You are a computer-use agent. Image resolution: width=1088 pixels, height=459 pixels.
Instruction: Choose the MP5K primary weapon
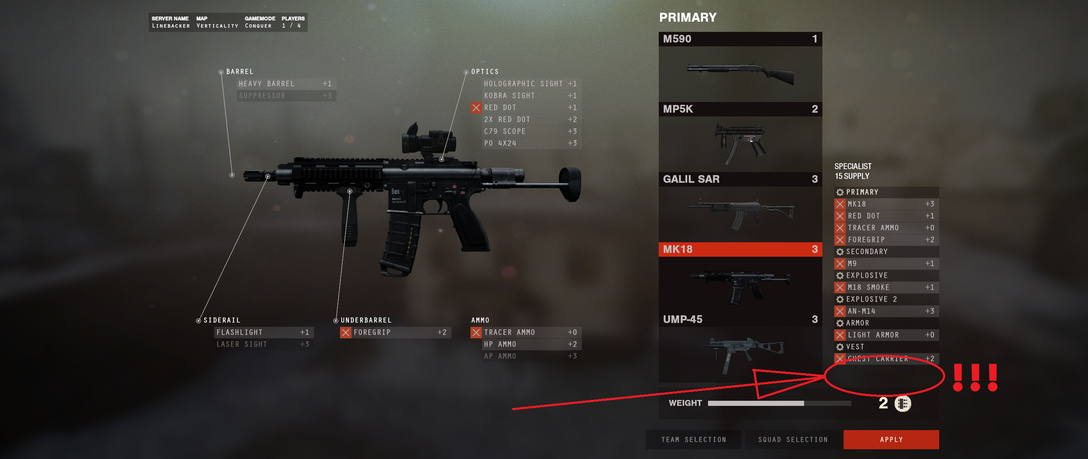pos(740,137)
